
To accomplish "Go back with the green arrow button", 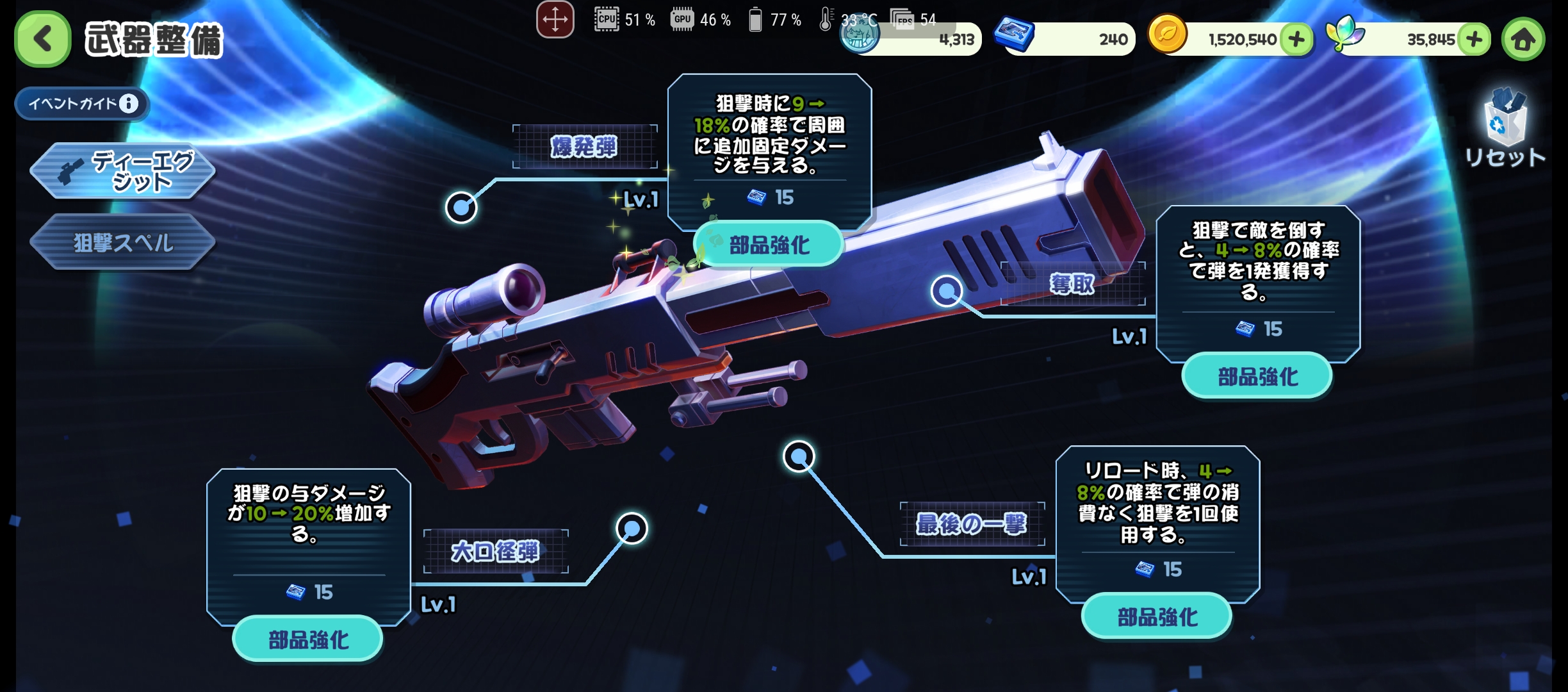I will (42, 38).
